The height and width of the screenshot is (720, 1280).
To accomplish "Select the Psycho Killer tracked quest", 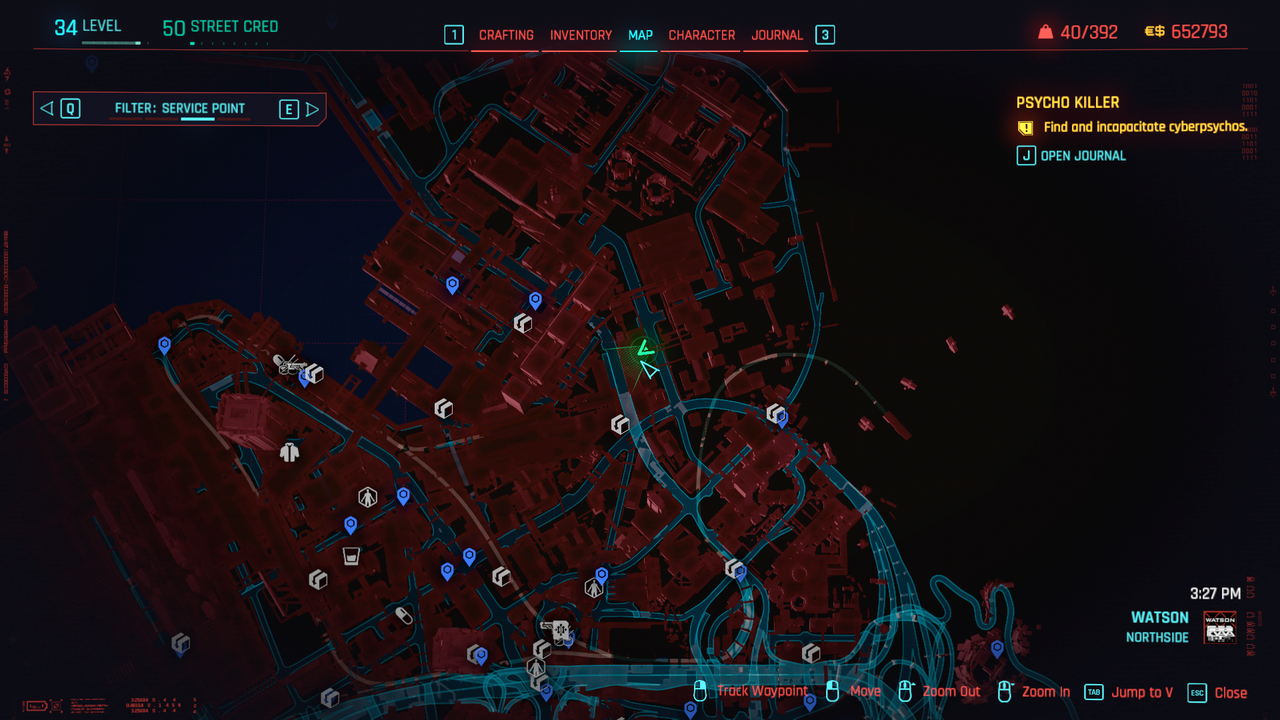I will (1067, 102).
